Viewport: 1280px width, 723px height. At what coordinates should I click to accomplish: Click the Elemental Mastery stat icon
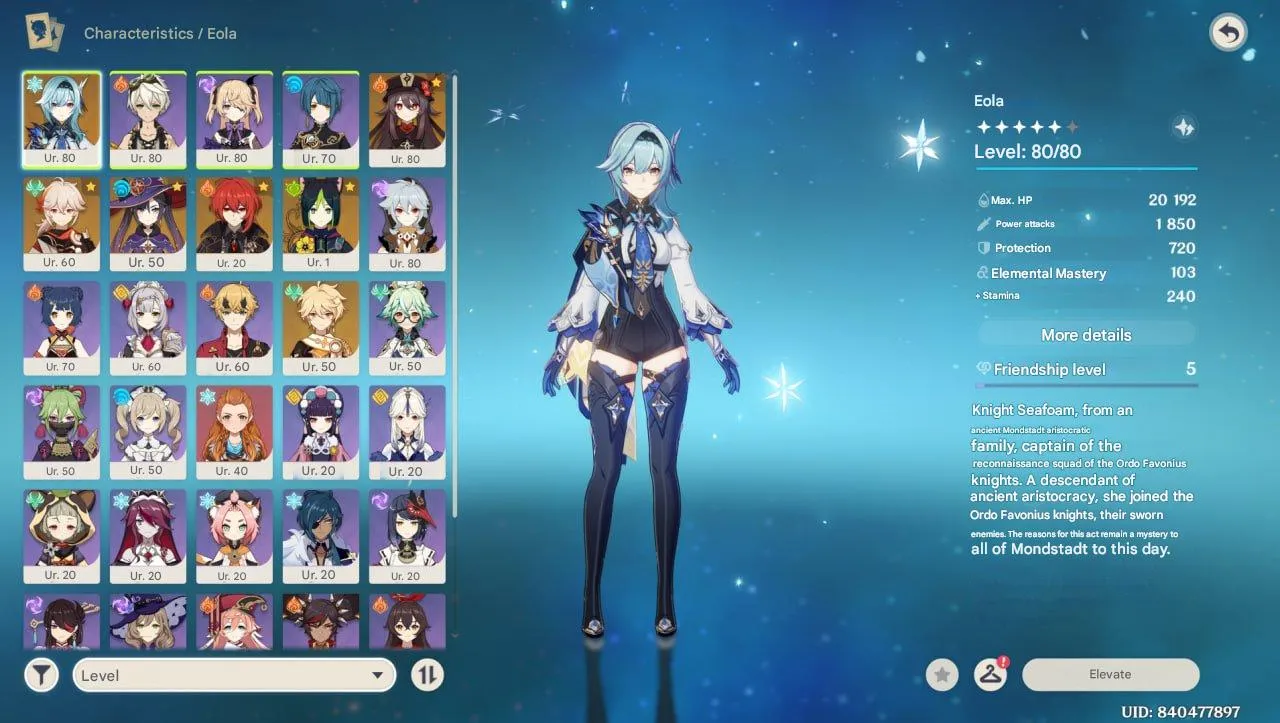[982, 272]
